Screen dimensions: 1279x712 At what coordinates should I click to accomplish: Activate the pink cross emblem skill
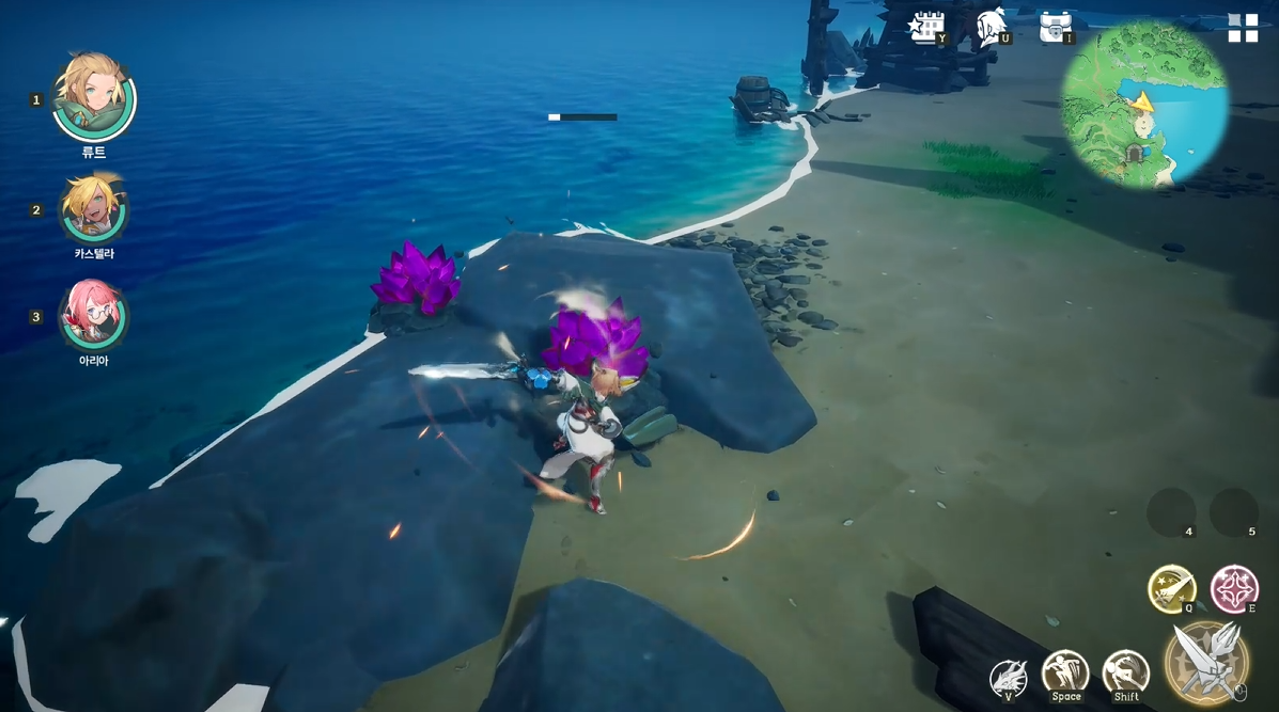tap(1234, 589)
